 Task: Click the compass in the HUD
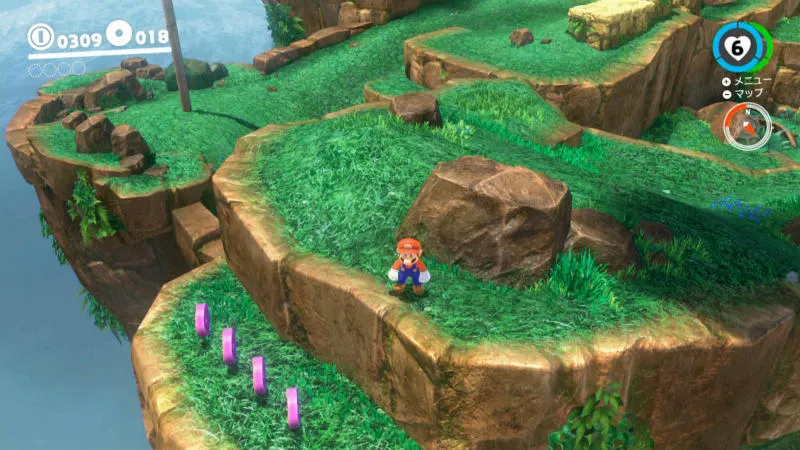pyautogui.click(x=747, y=127)
